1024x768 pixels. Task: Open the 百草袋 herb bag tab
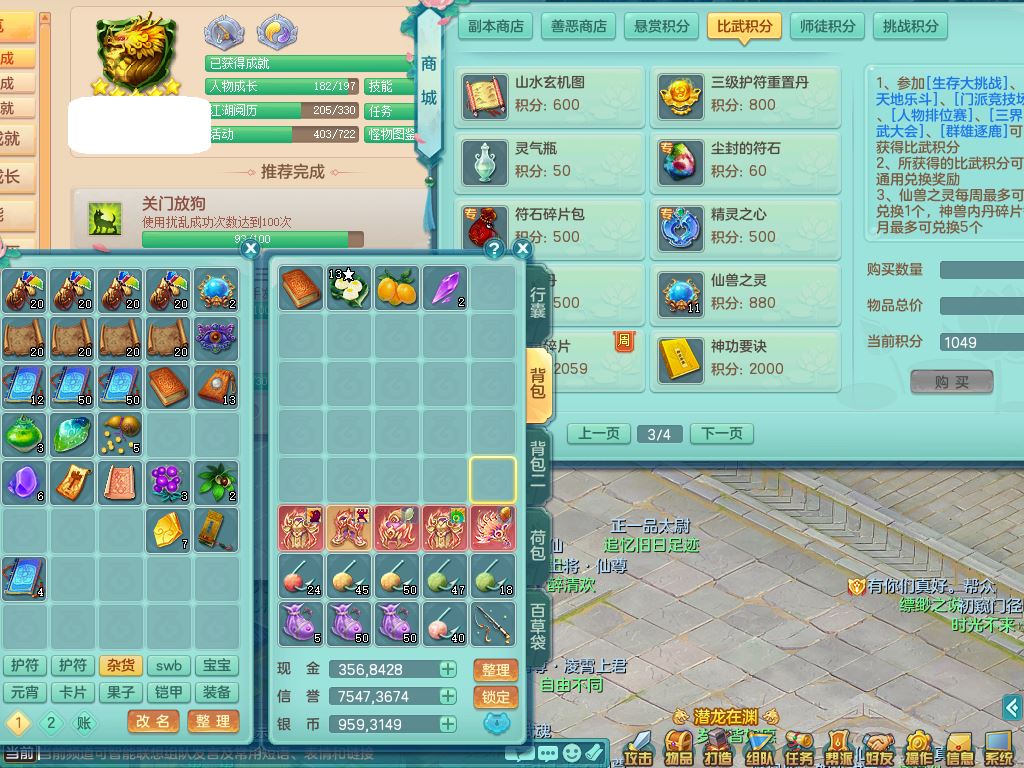[538, 627]
